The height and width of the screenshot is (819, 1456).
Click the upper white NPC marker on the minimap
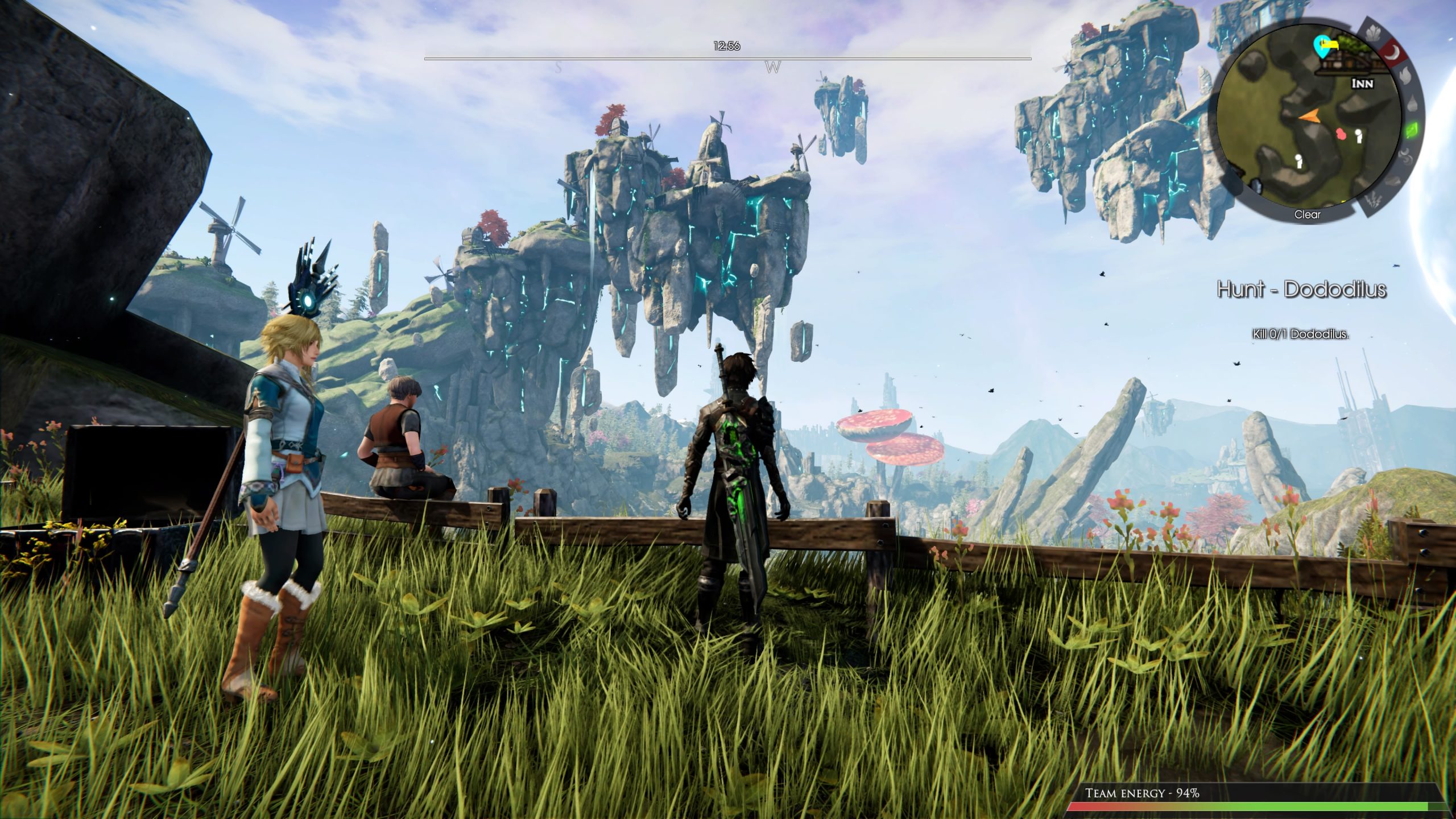pos(1359,136)
